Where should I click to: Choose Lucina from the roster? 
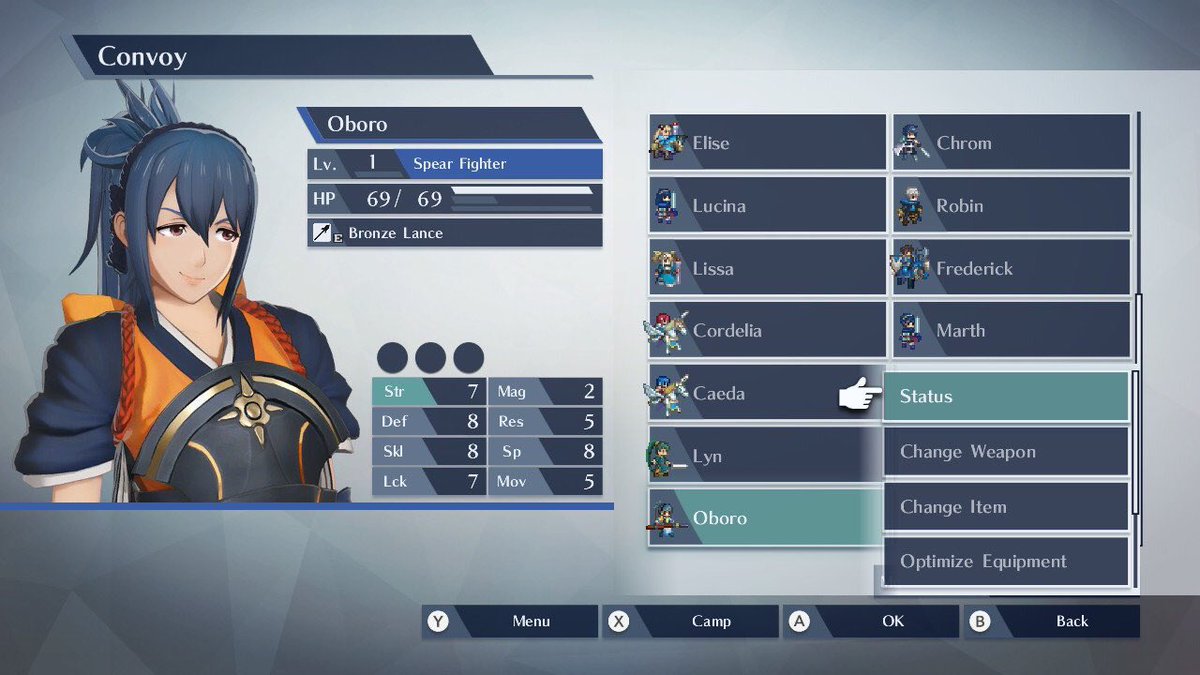pyautogui.click(x=767, y=206)
